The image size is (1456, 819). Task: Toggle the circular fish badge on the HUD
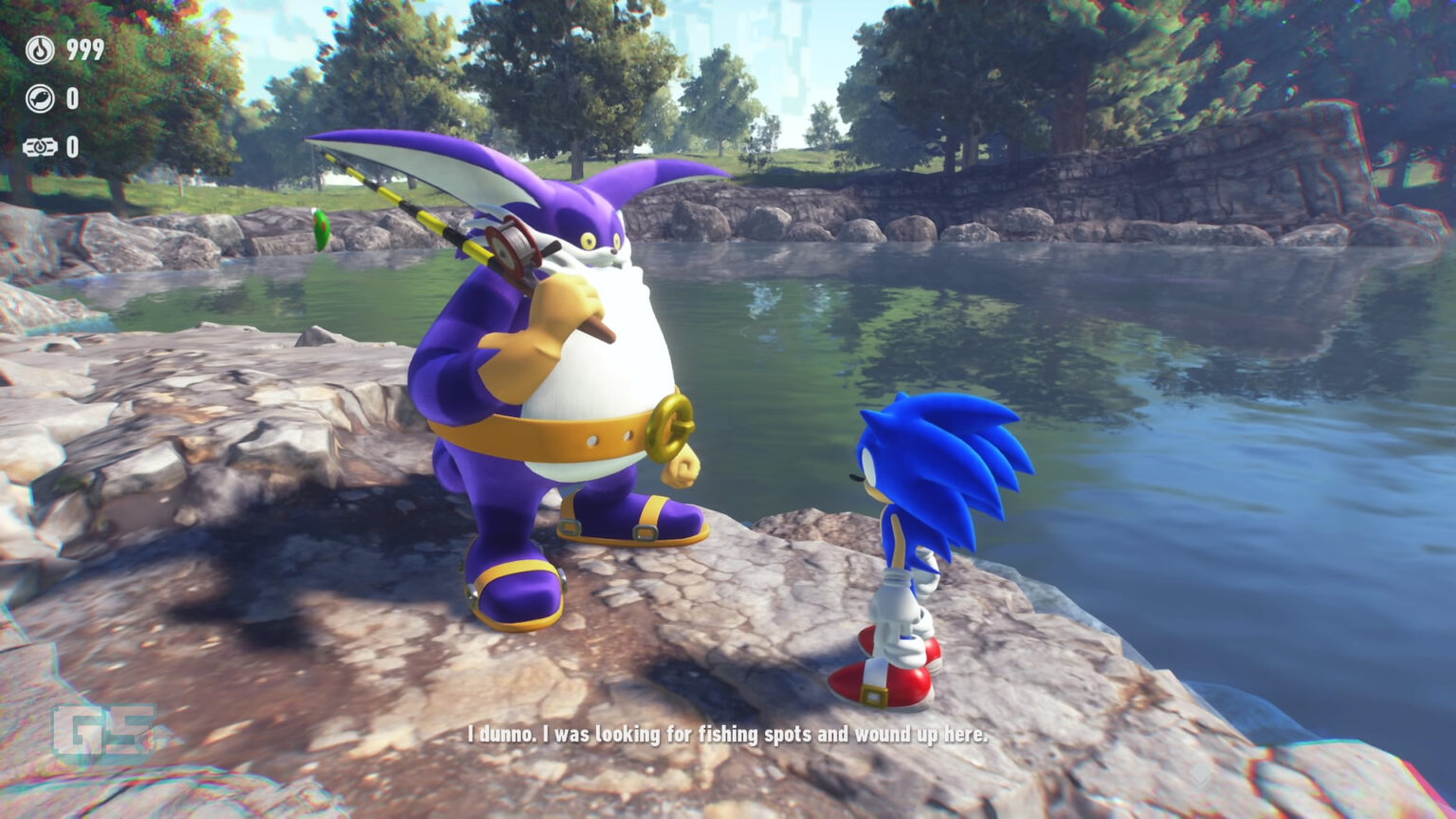40,98
